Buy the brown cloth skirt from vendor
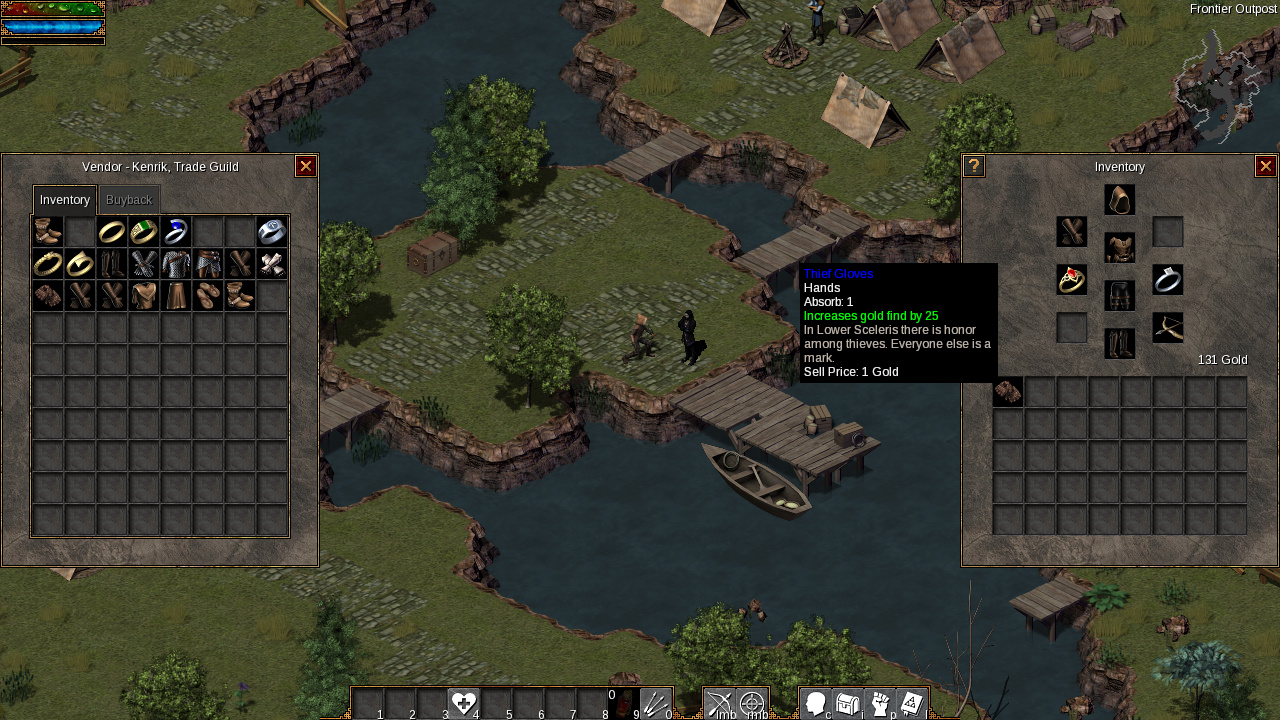Screen dimensions: 1280x720 [176, 296]
